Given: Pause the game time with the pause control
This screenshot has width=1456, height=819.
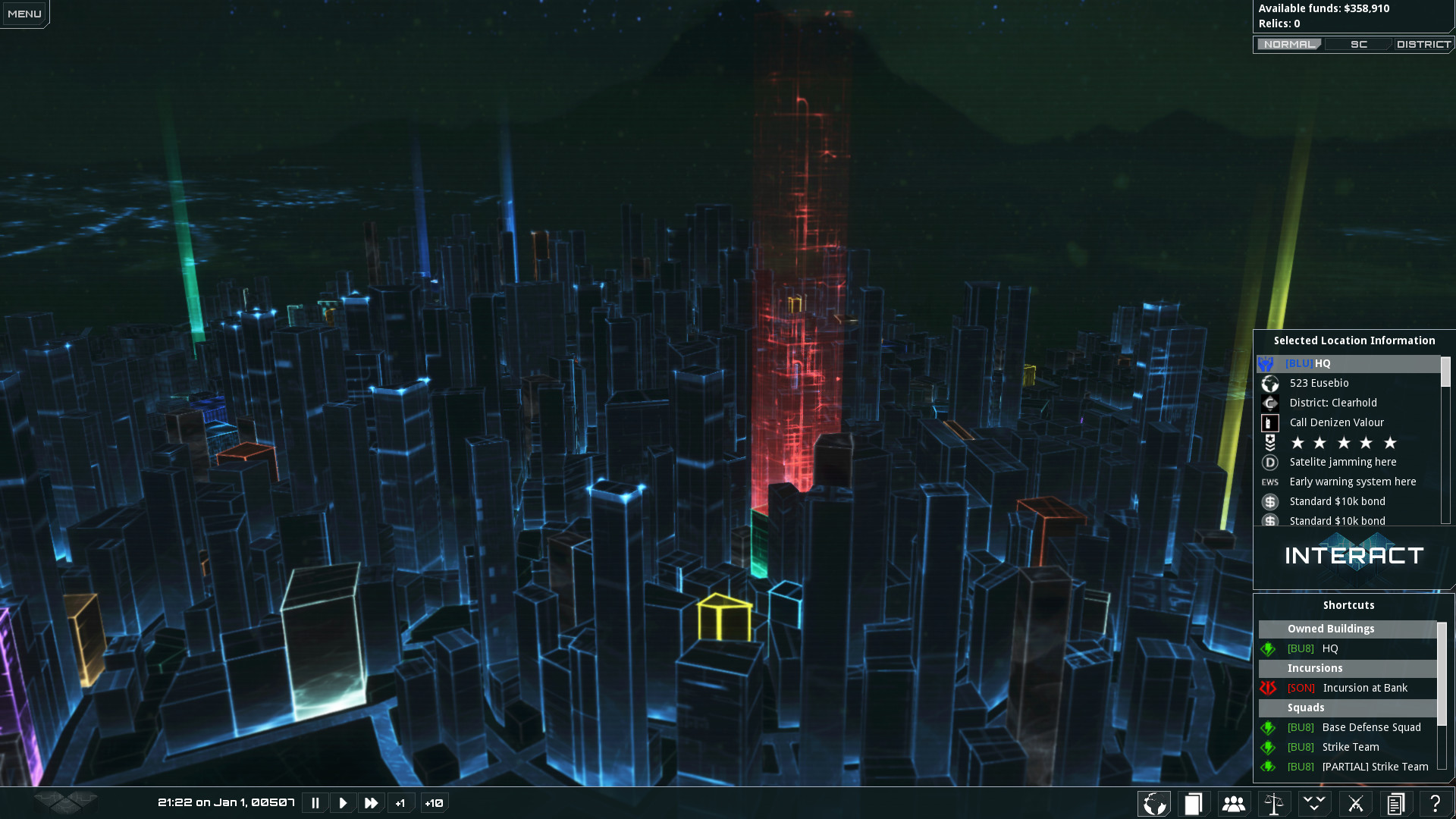Looking at the screenshot, I should pos(315,802).
